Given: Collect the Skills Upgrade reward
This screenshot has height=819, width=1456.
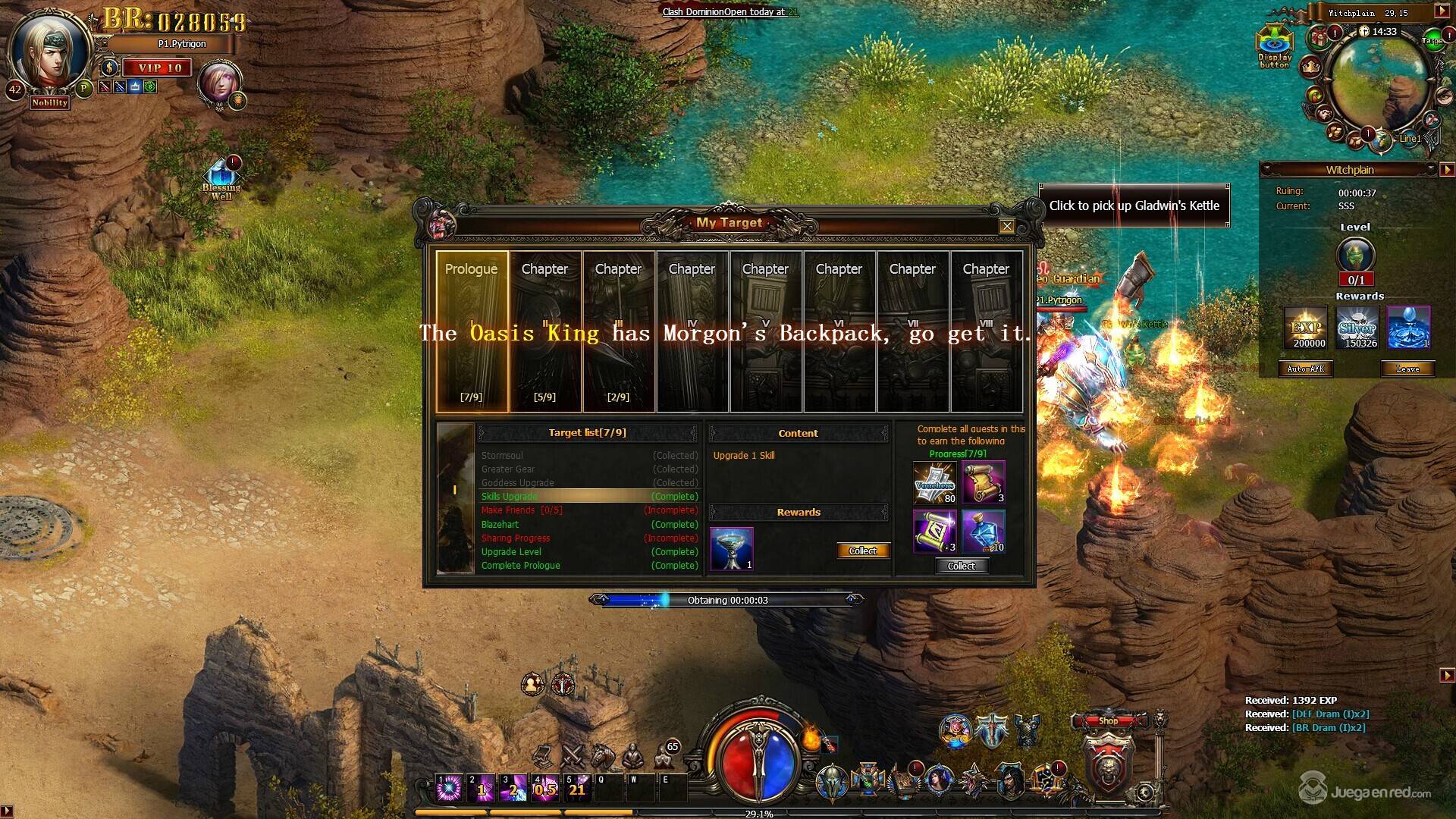Looking at the screenshot, I should [x=862, y=551].
